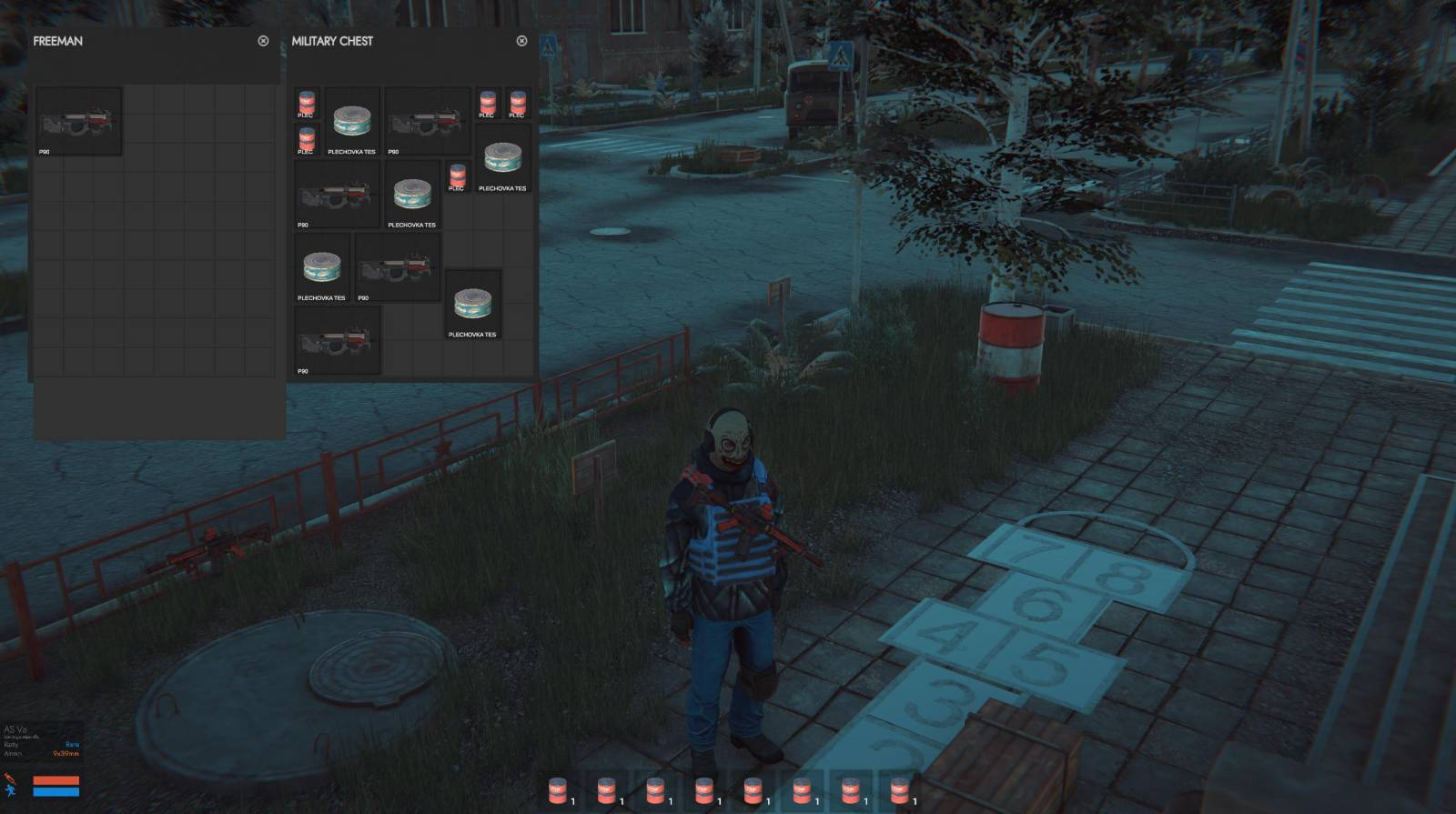Image resolution: width=1456 pixels, height=814 pixels.
Task: Close the Freeman inventory panel
Action: (x=263, y=41)
